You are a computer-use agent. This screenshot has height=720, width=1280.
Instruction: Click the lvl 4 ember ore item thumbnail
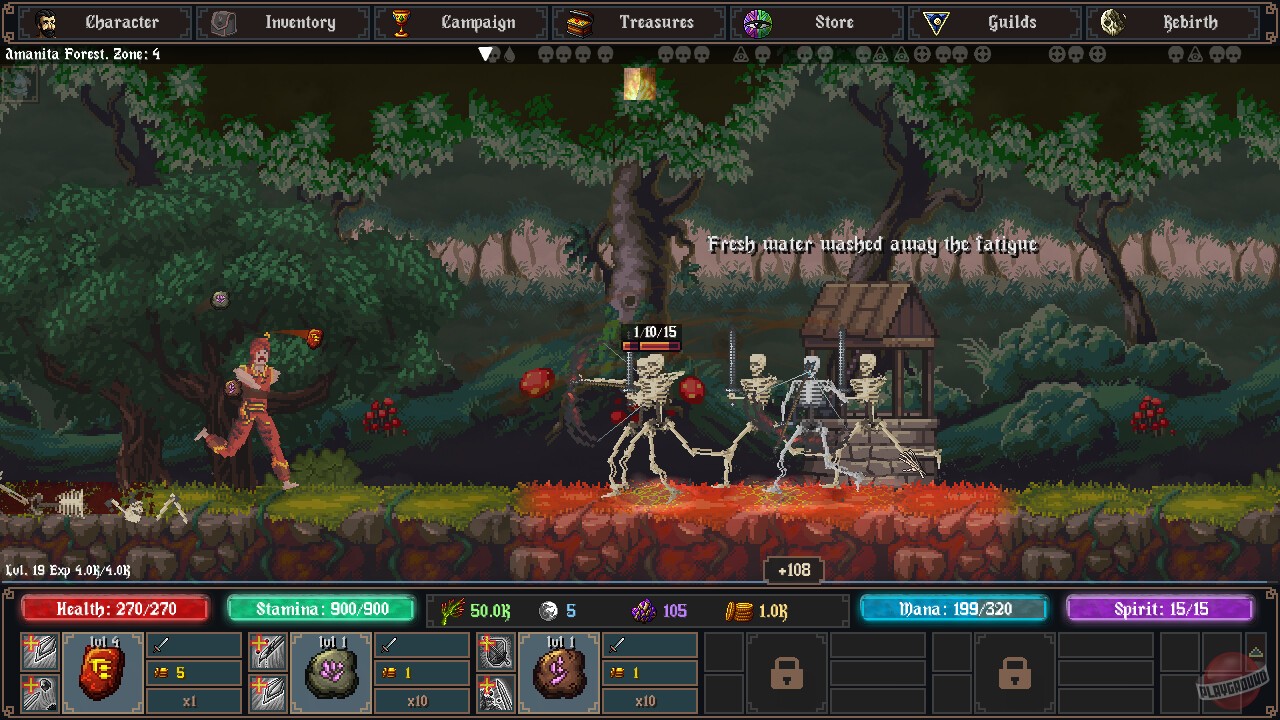(103, 674)
